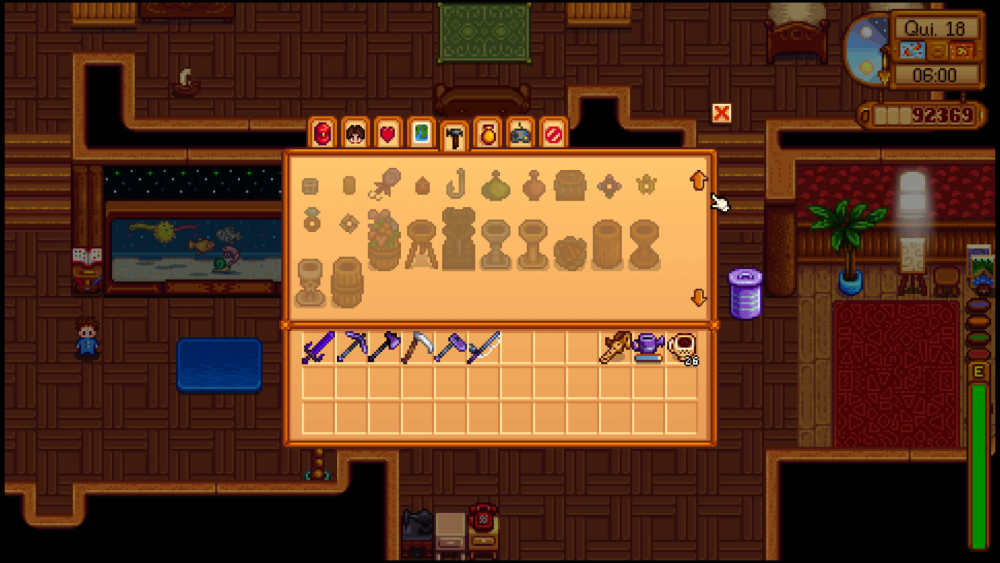Screen dimensions: 1000x563
Task: Open the inventory backpack tab
Action: (x=322, y=134)
